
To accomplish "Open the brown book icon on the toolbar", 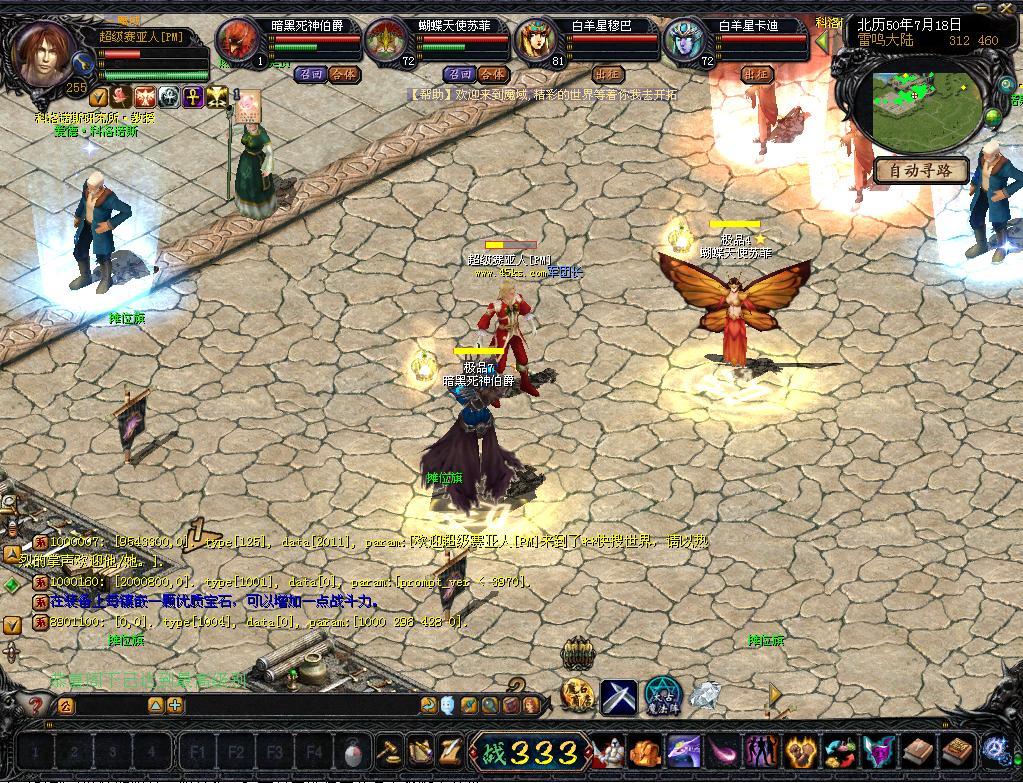I will point(918,750).
